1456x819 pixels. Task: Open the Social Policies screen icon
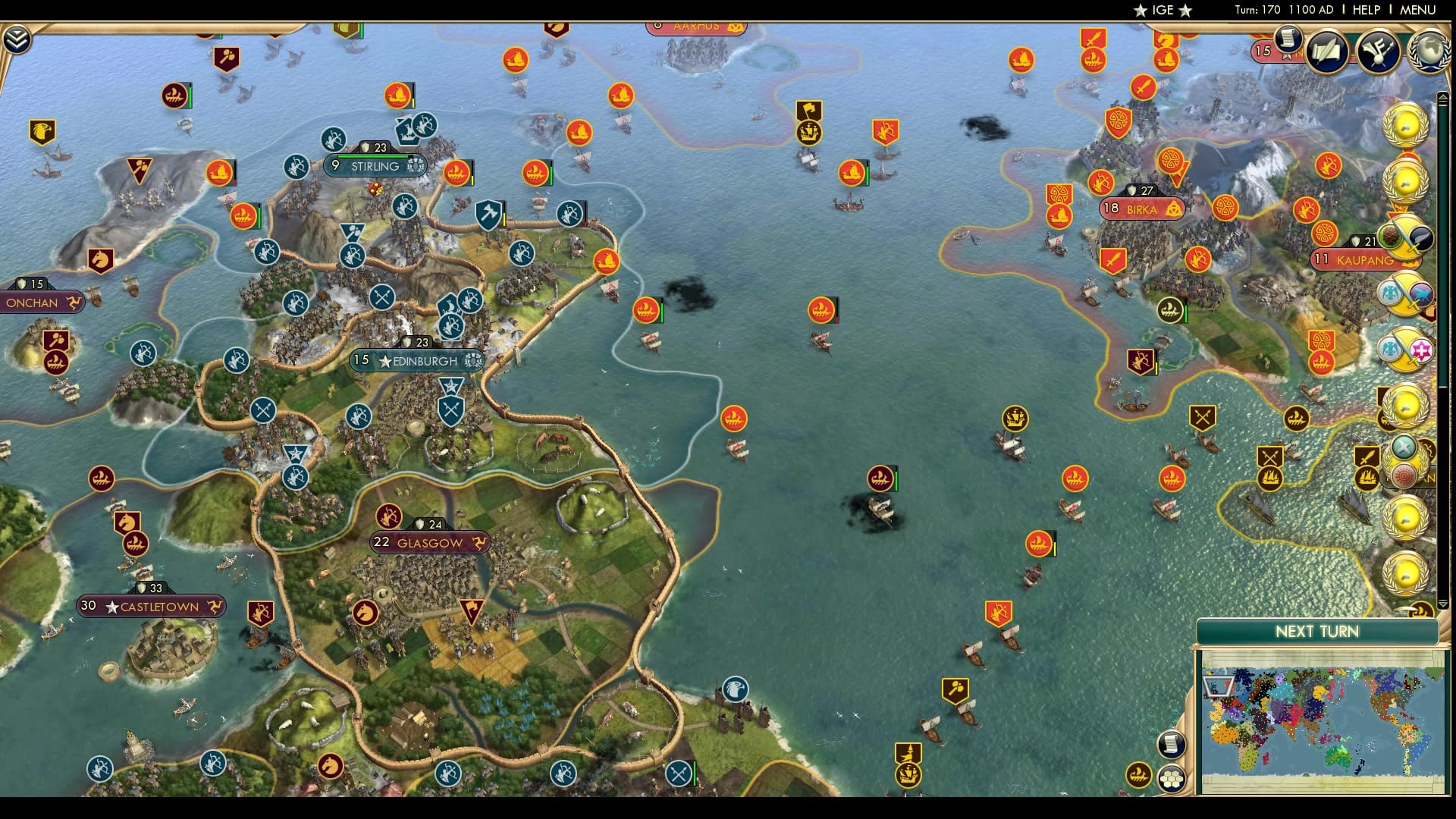[x=1325, y=50]
